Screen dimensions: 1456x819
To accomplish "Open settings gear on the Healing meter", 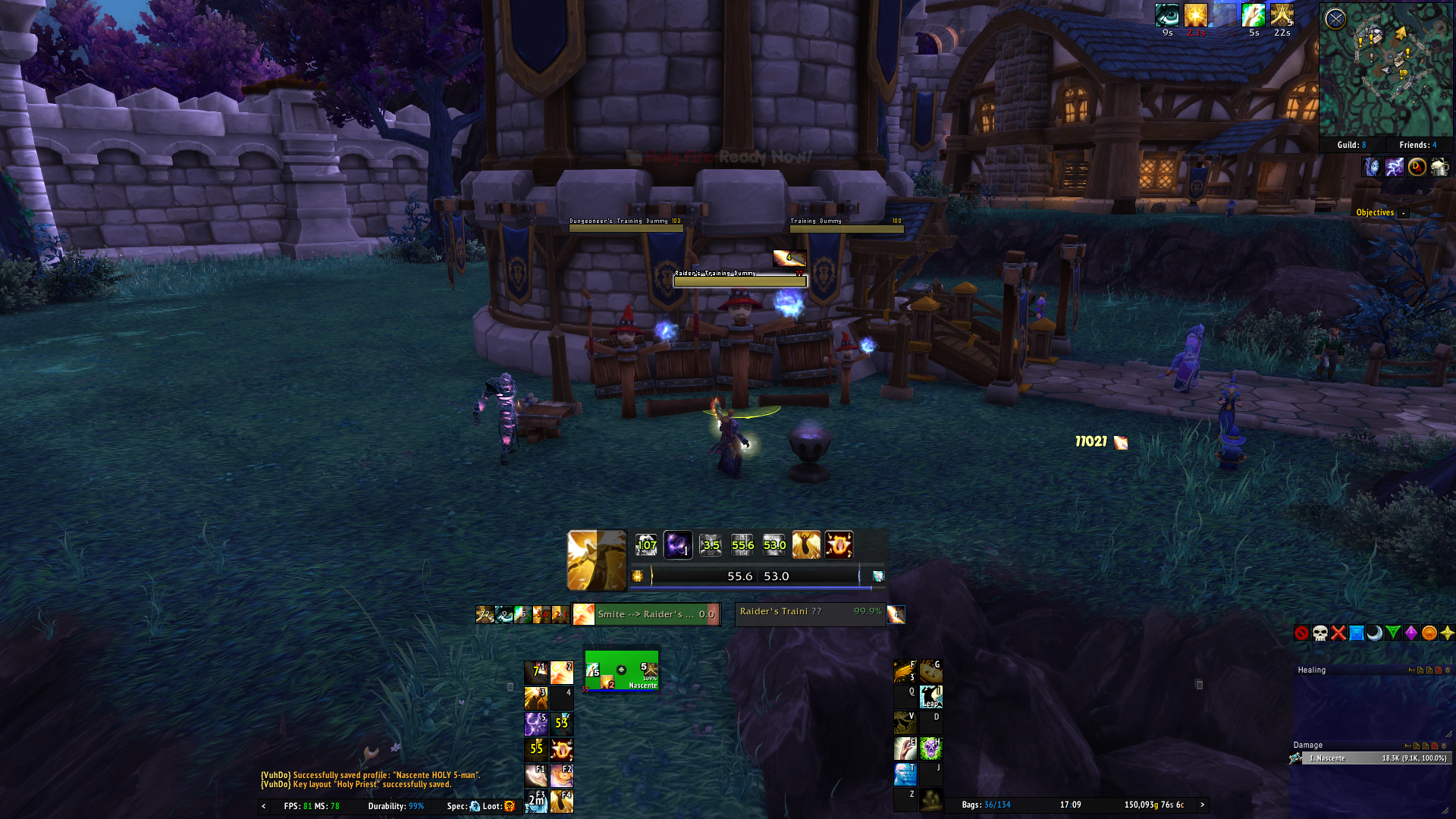I will pyautogui.click(x=1448, y=670).
